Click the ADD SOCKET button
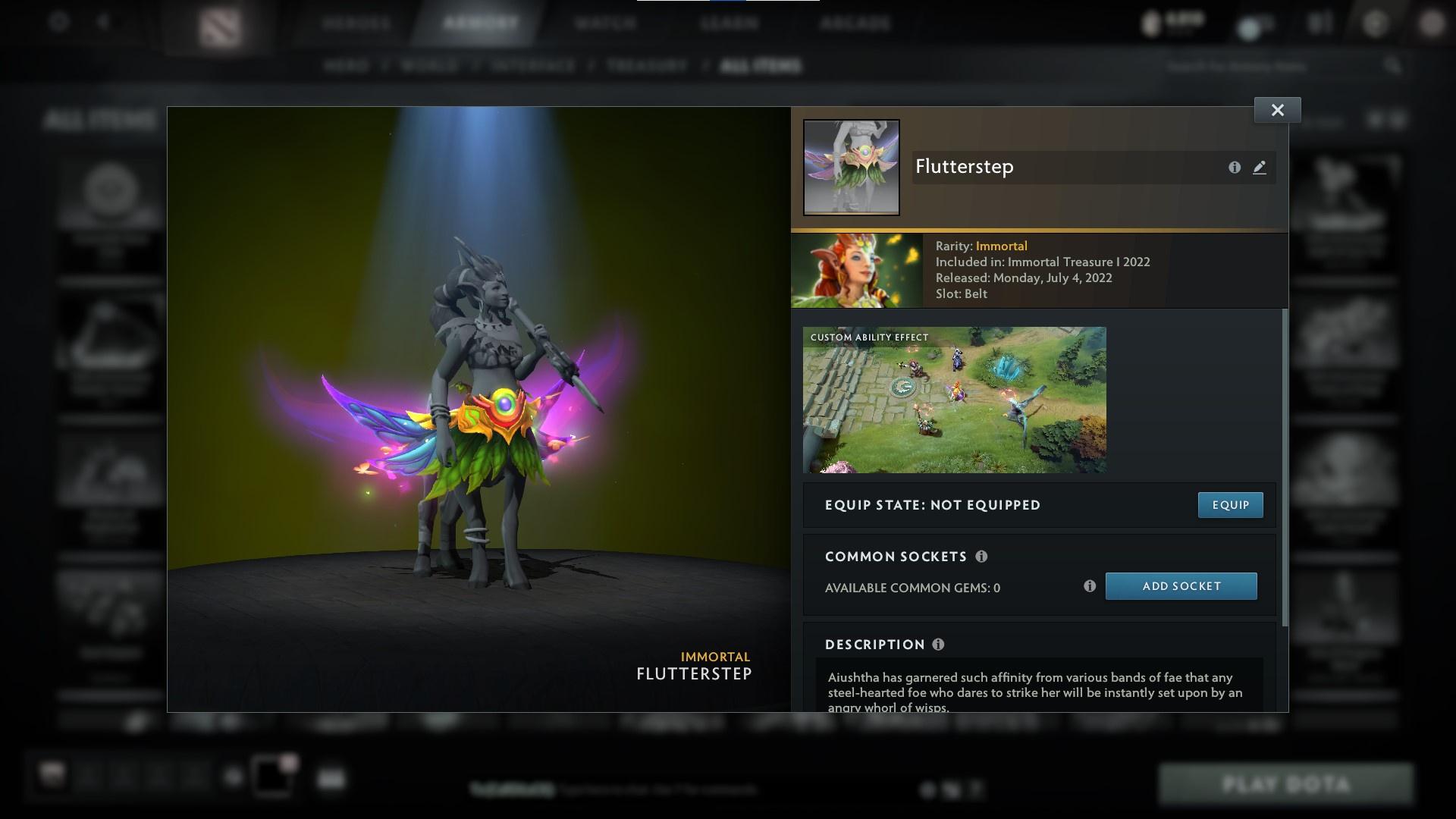 click(1181, 585)
